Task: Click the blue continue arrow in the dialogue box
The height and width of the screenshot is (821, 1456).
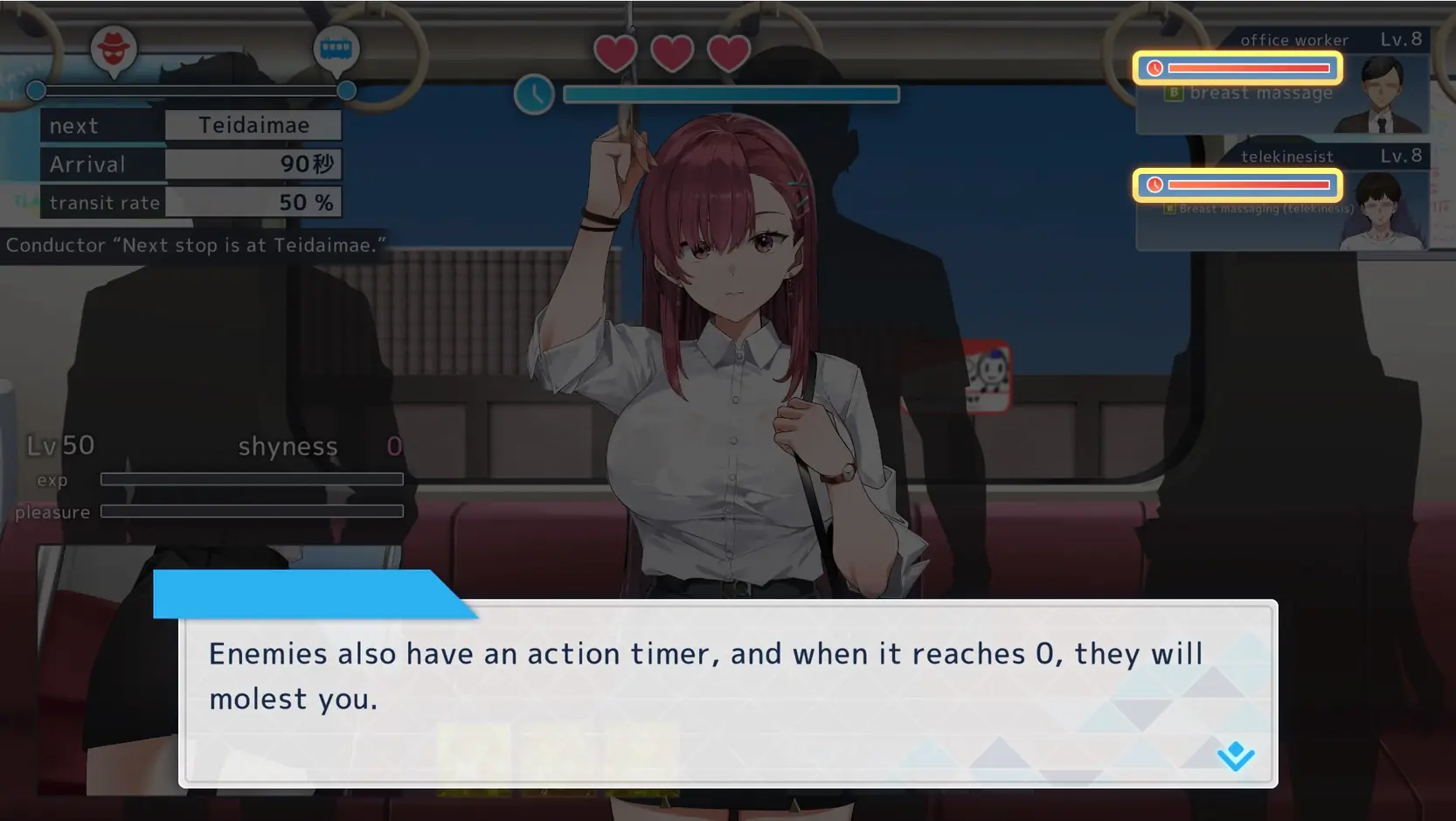Action: click(x=1235, y=756)
